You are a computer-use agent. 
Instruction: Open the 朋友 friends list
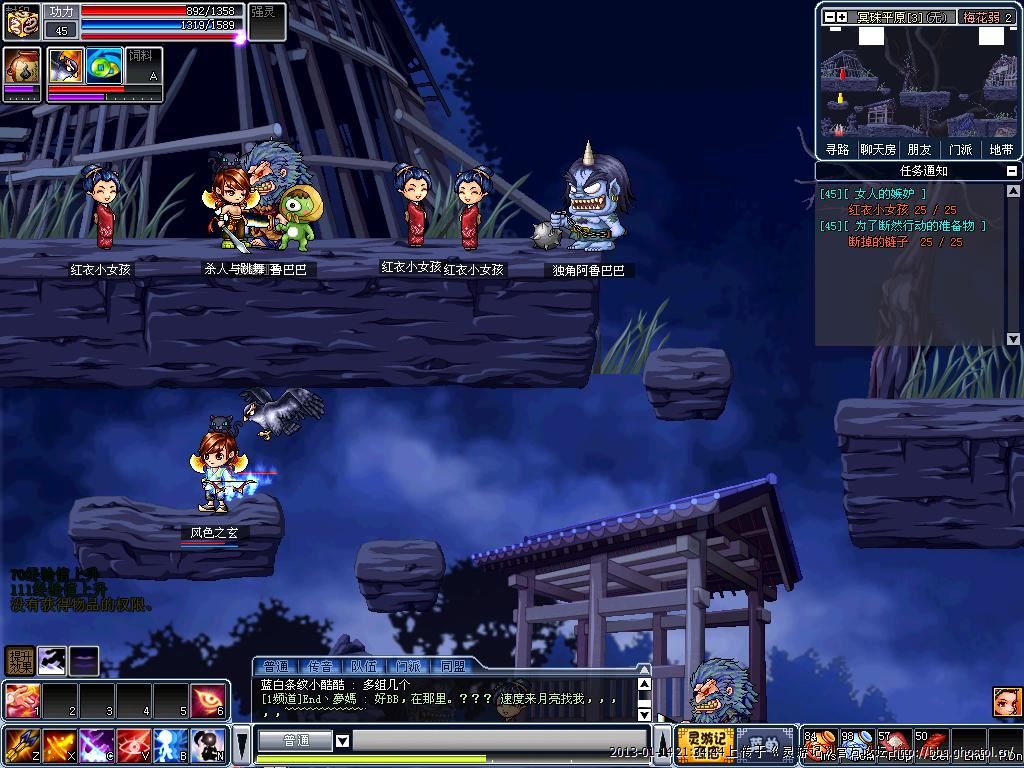(919, 149)
